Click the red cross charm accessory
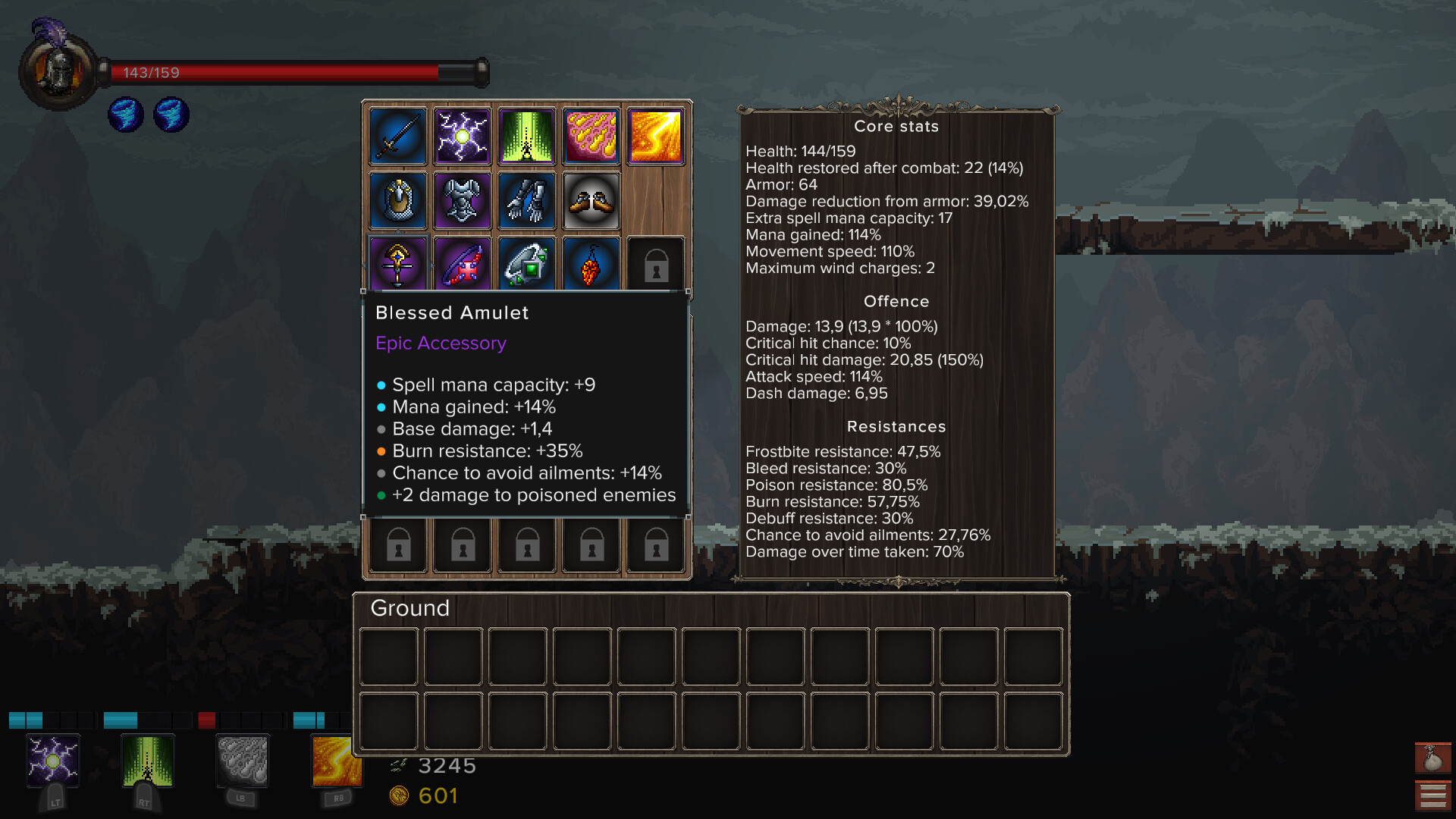1456x819 pixels. click(x=462, y=265)
